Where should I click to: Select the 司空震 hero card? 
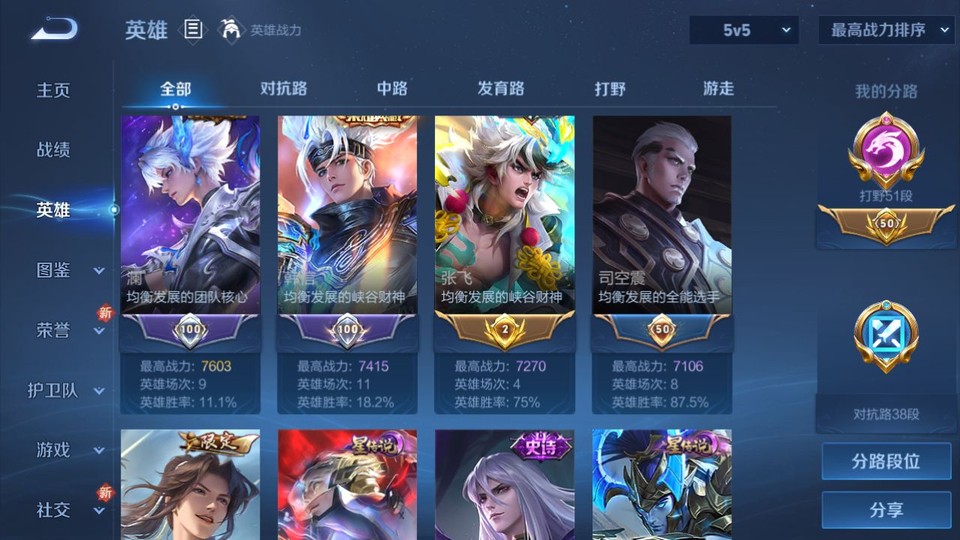tap(662, 230)
